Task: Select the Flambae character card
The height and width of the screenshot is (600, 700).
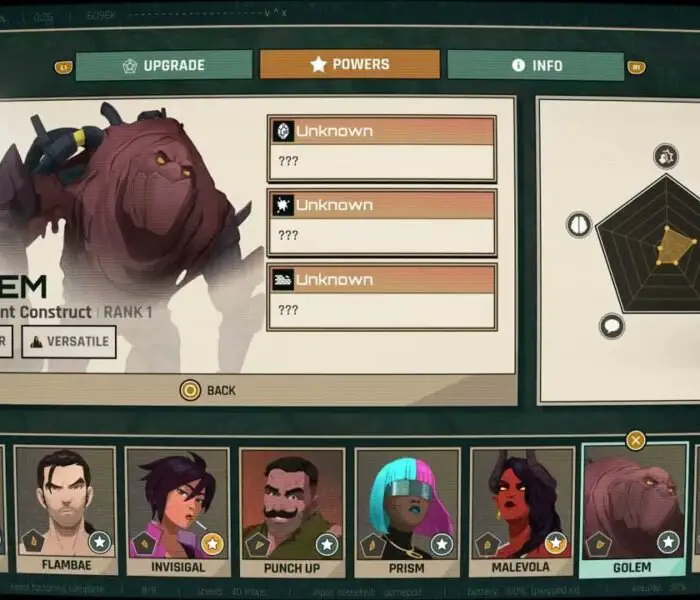Action: (x=65, y=510)
